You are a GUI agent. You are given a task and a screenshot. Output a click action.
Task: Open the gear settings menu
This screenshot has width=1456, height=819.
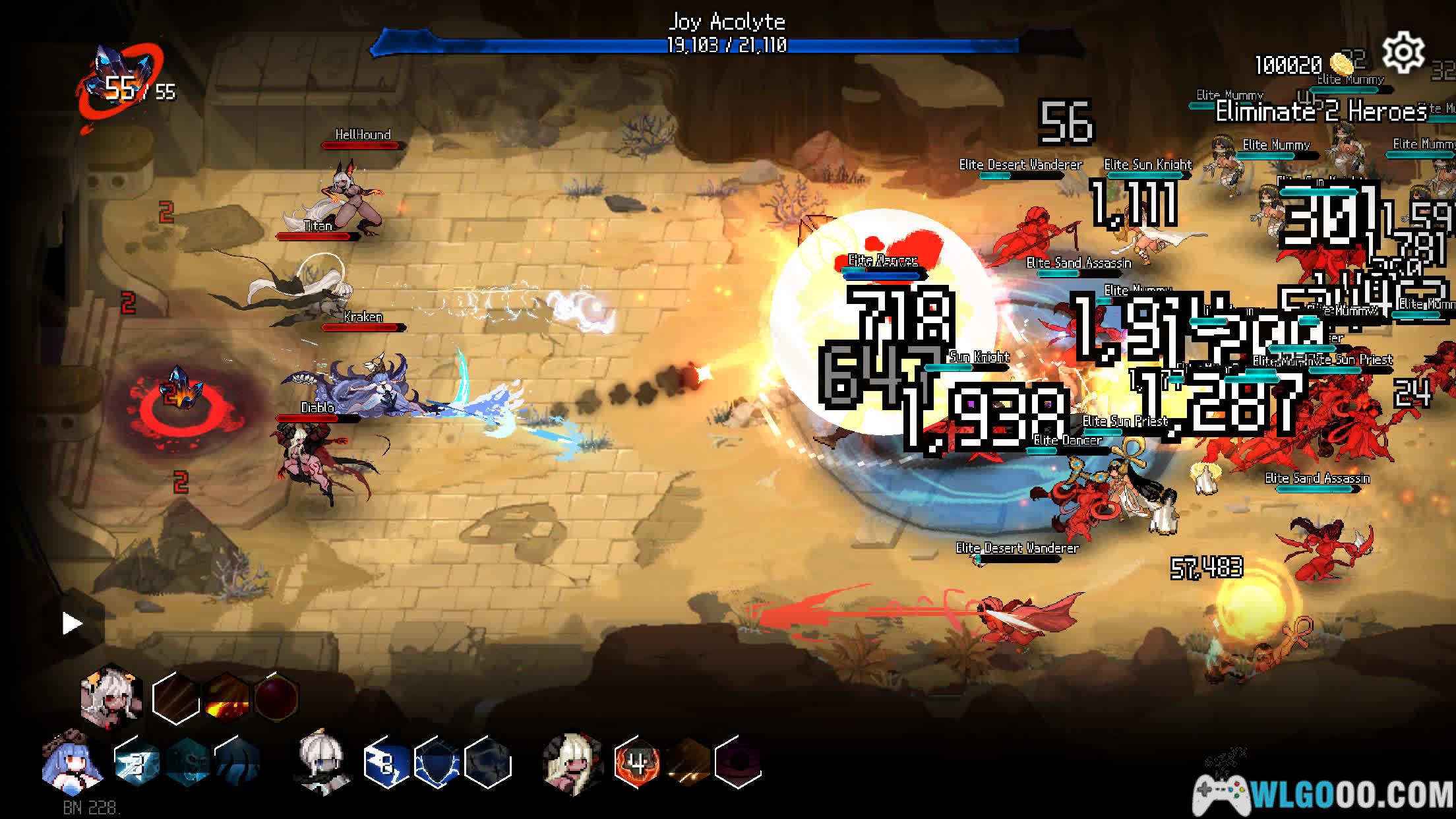(1403, 53)
